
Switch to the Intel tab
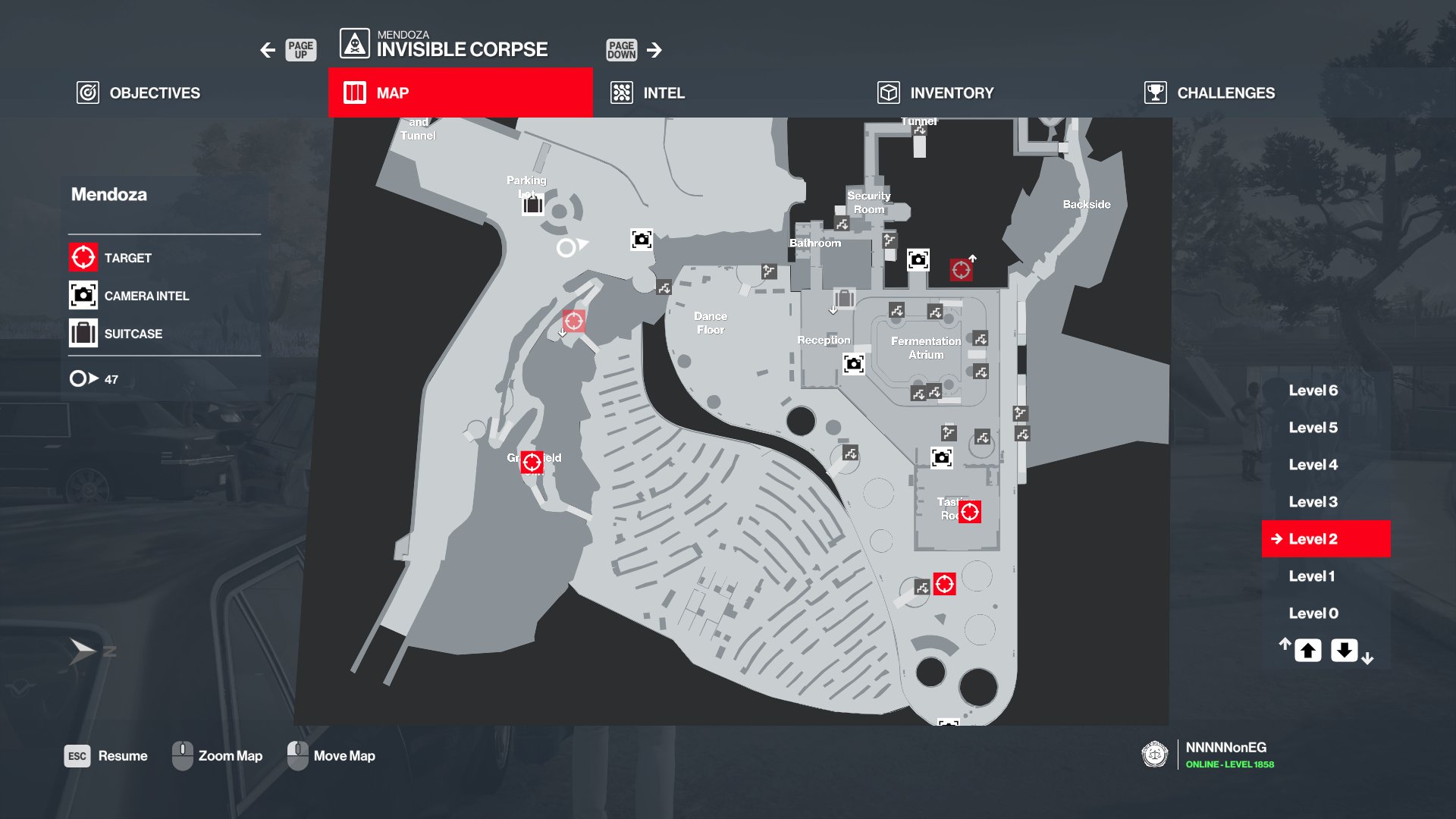pyautogui.click(x=648, y=93)
